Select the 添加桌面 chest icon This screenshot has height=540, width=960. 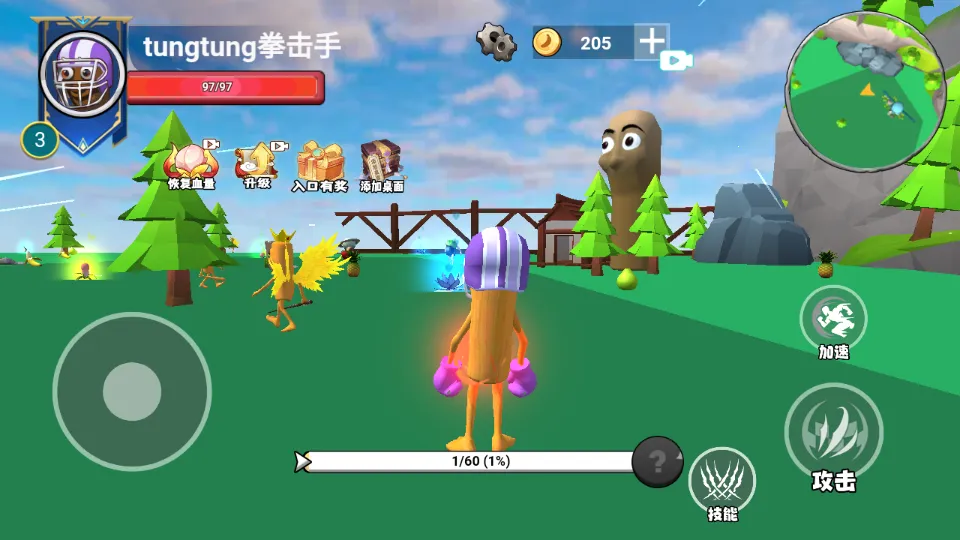coord(381,161)
